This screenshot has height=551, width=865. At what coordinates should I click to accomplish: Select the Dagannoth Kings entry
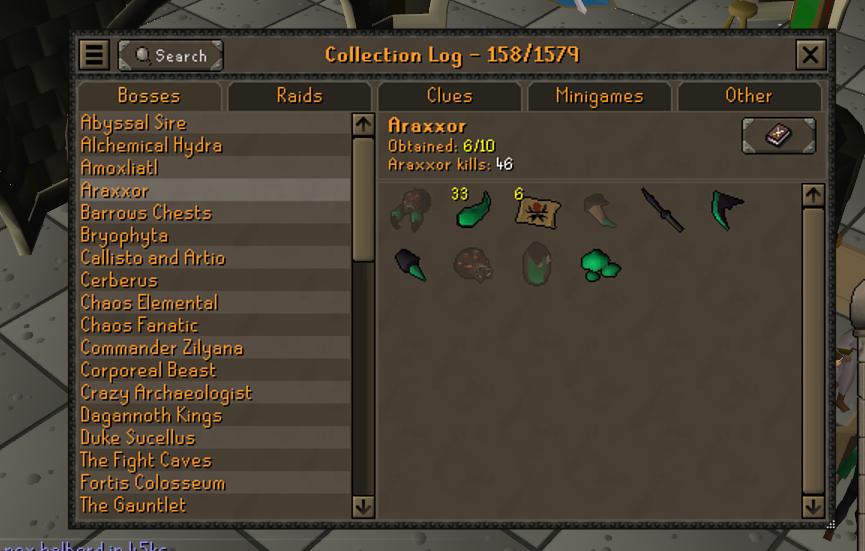151,415
